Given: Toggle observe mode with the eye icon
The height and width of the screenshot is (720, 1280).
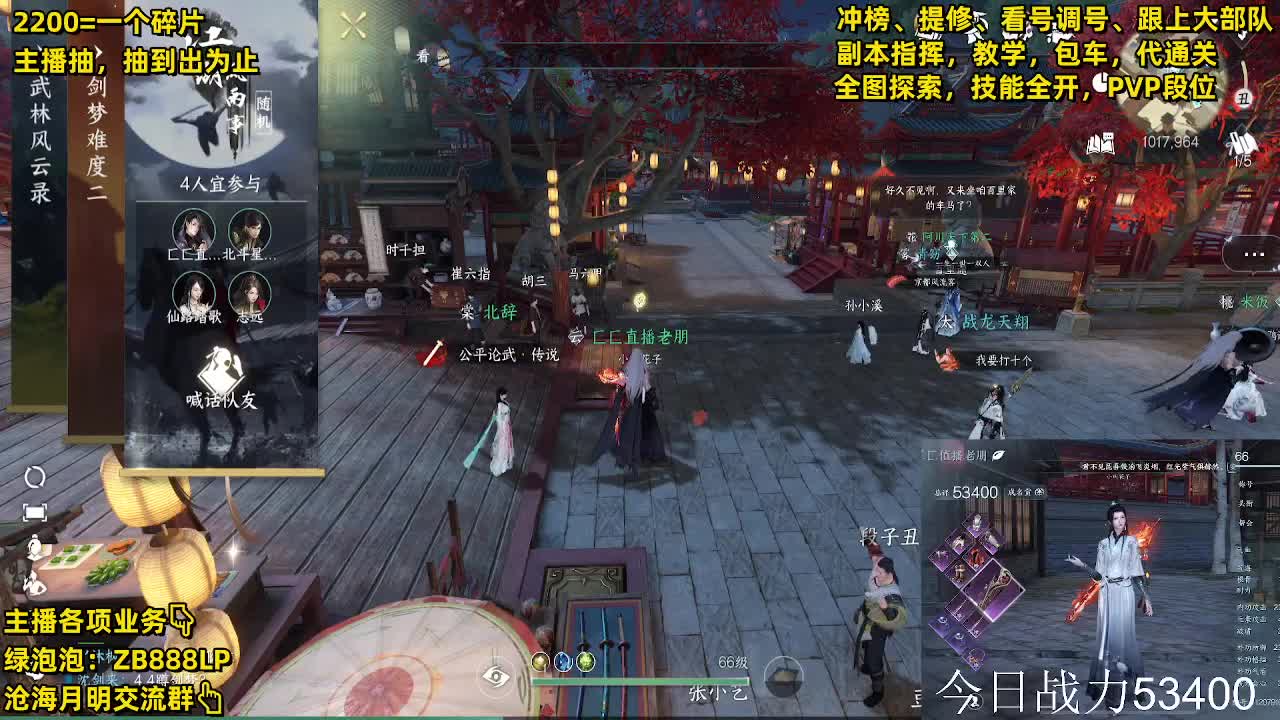Looking at the screenshot, I should (495, 676).
